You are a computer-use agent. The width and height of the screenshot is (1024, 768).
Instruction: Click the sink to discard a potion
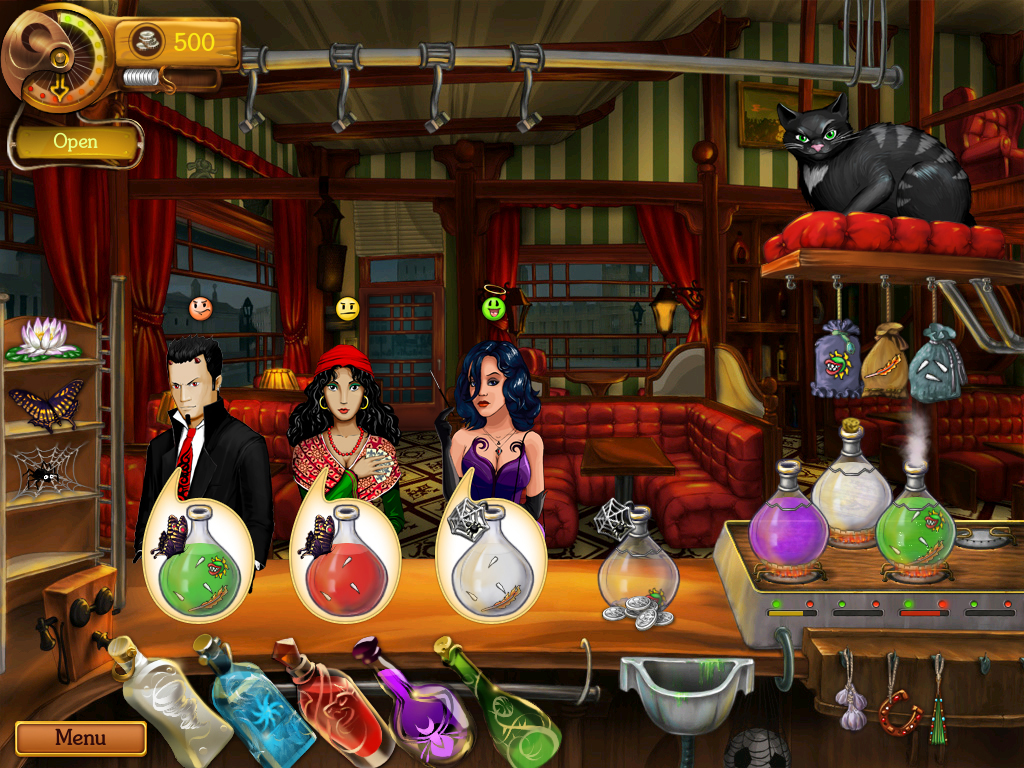(x=685, y=690)
